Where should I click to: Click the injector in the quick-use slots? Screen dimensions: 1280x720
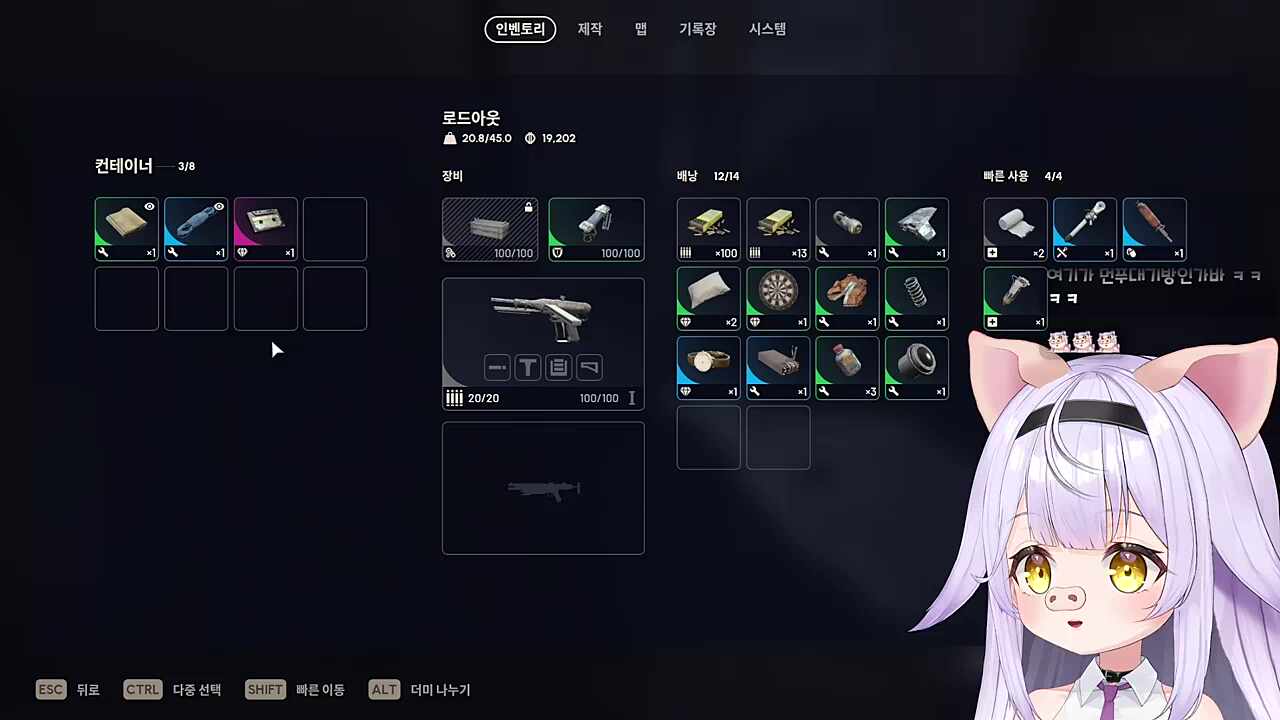pyautogui.click(x=1014, y=295)
